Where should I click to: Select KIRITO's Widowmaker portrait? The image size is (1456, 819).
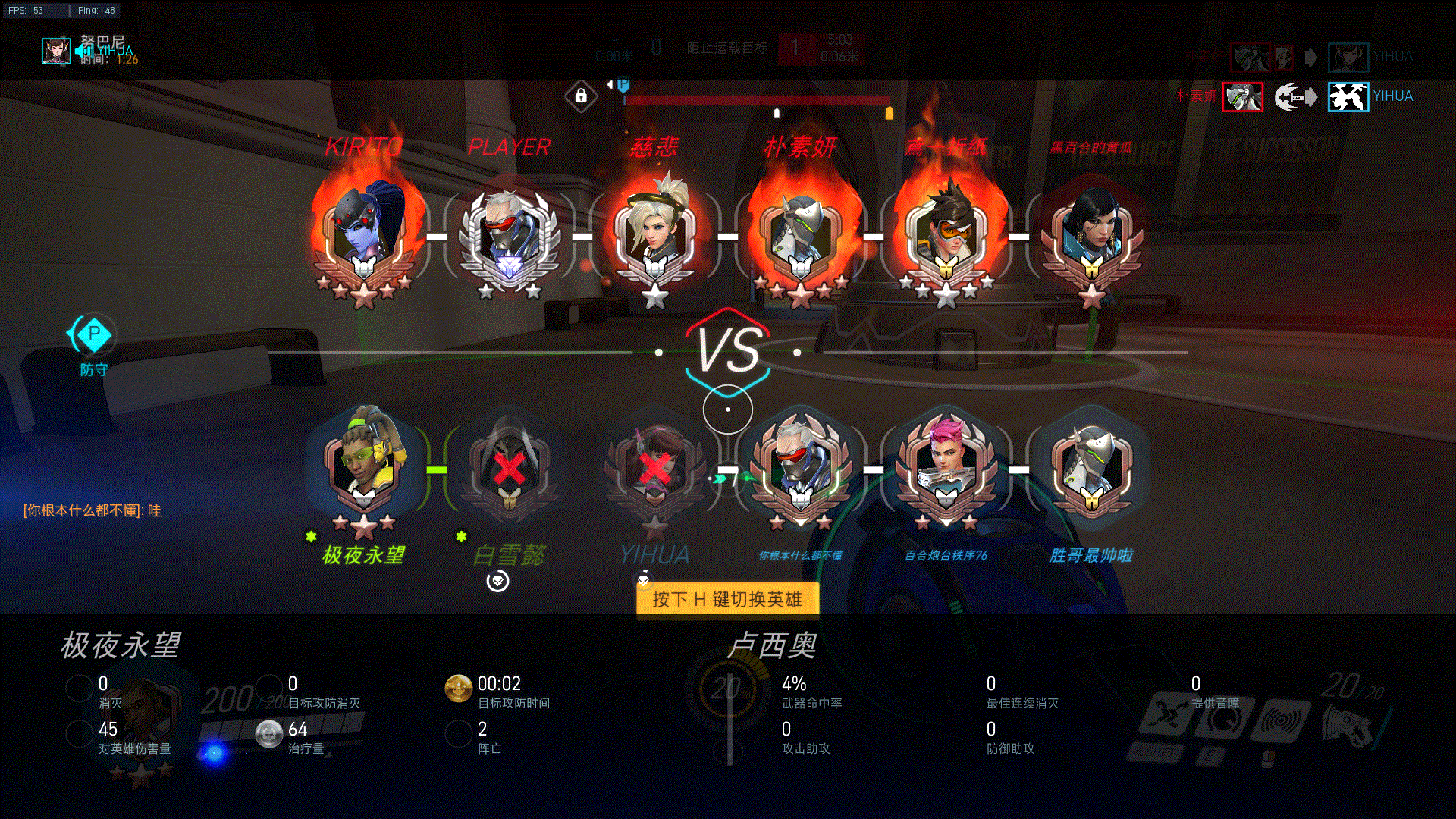coord(364,231)
